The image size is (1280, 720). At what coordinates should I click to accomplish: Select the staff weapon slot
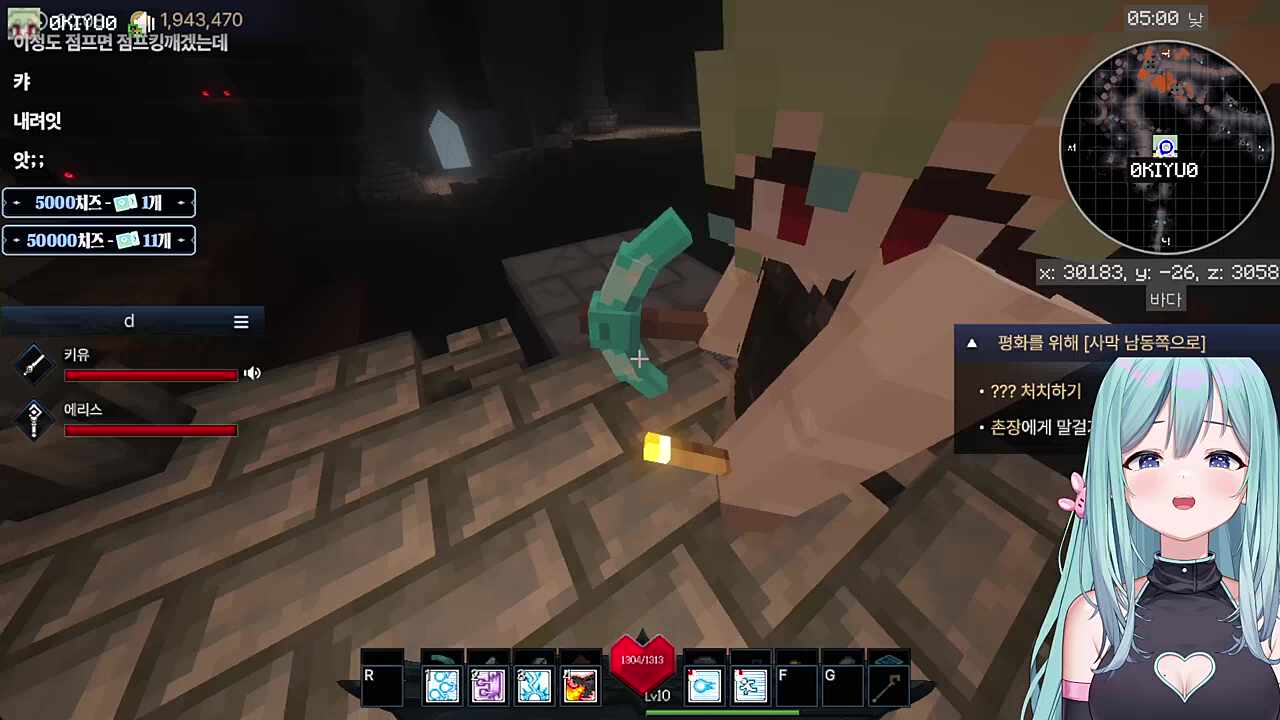[888, 686]
